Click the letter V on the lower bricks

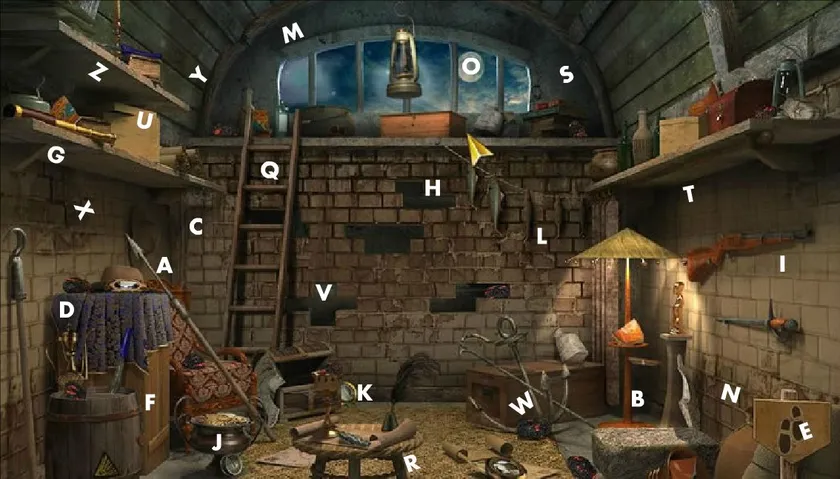323,292
